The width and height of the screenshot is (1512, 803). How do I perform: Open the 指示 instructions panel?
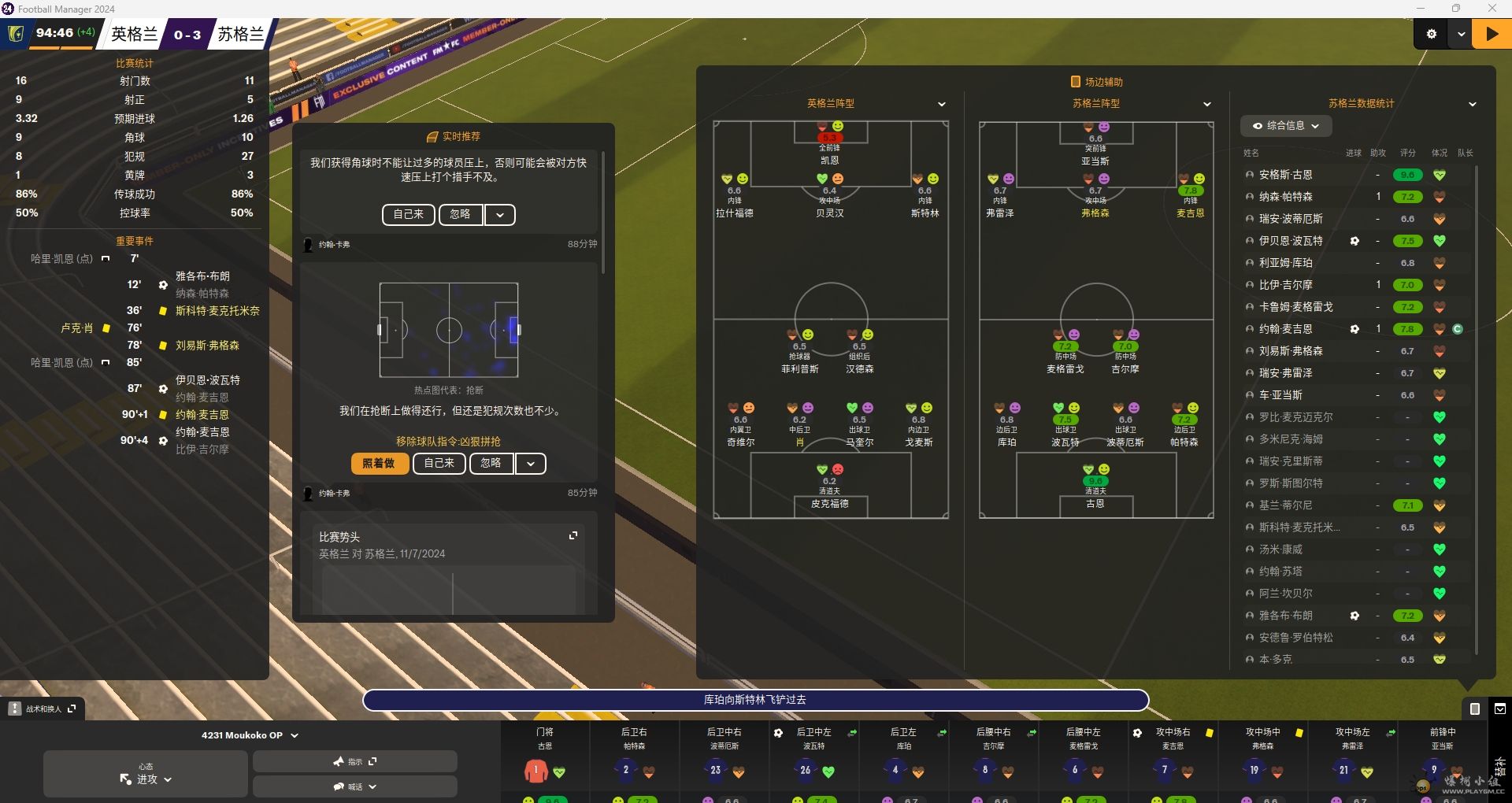tap(354, 761)
